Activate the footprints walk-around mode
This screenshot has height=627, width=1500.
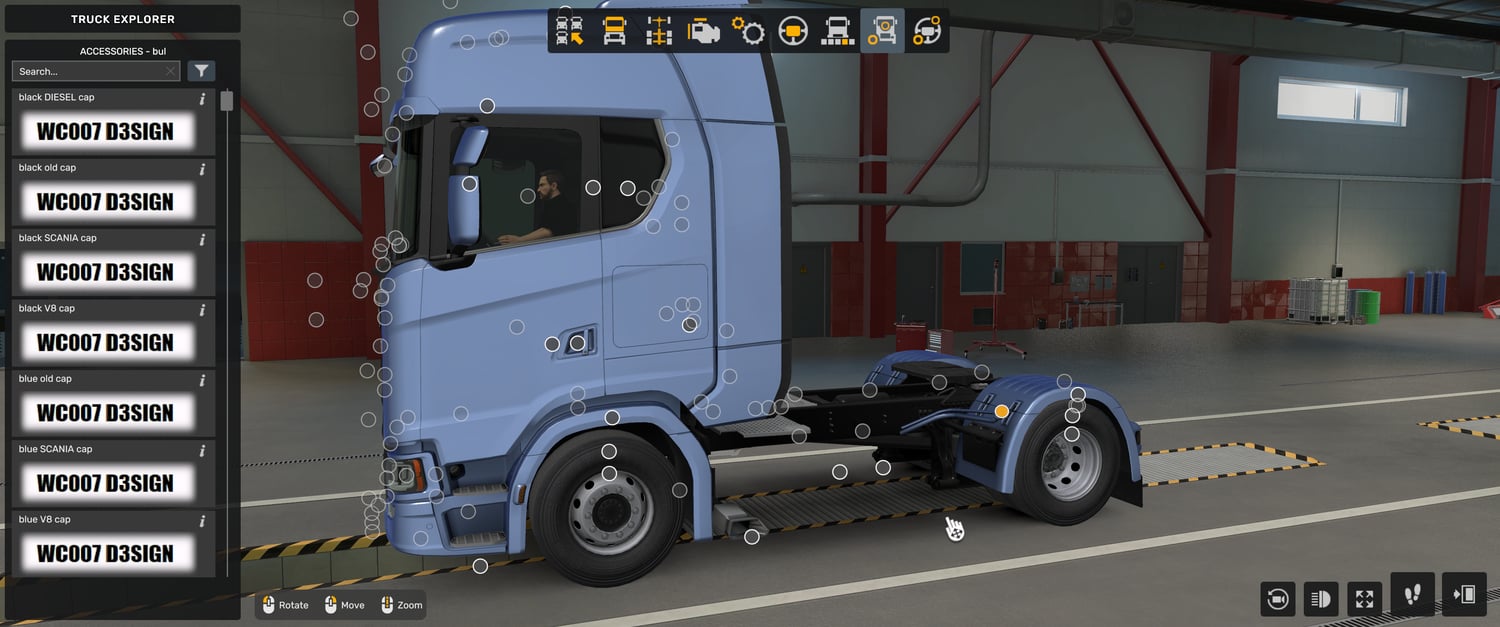click(1412, 595)
